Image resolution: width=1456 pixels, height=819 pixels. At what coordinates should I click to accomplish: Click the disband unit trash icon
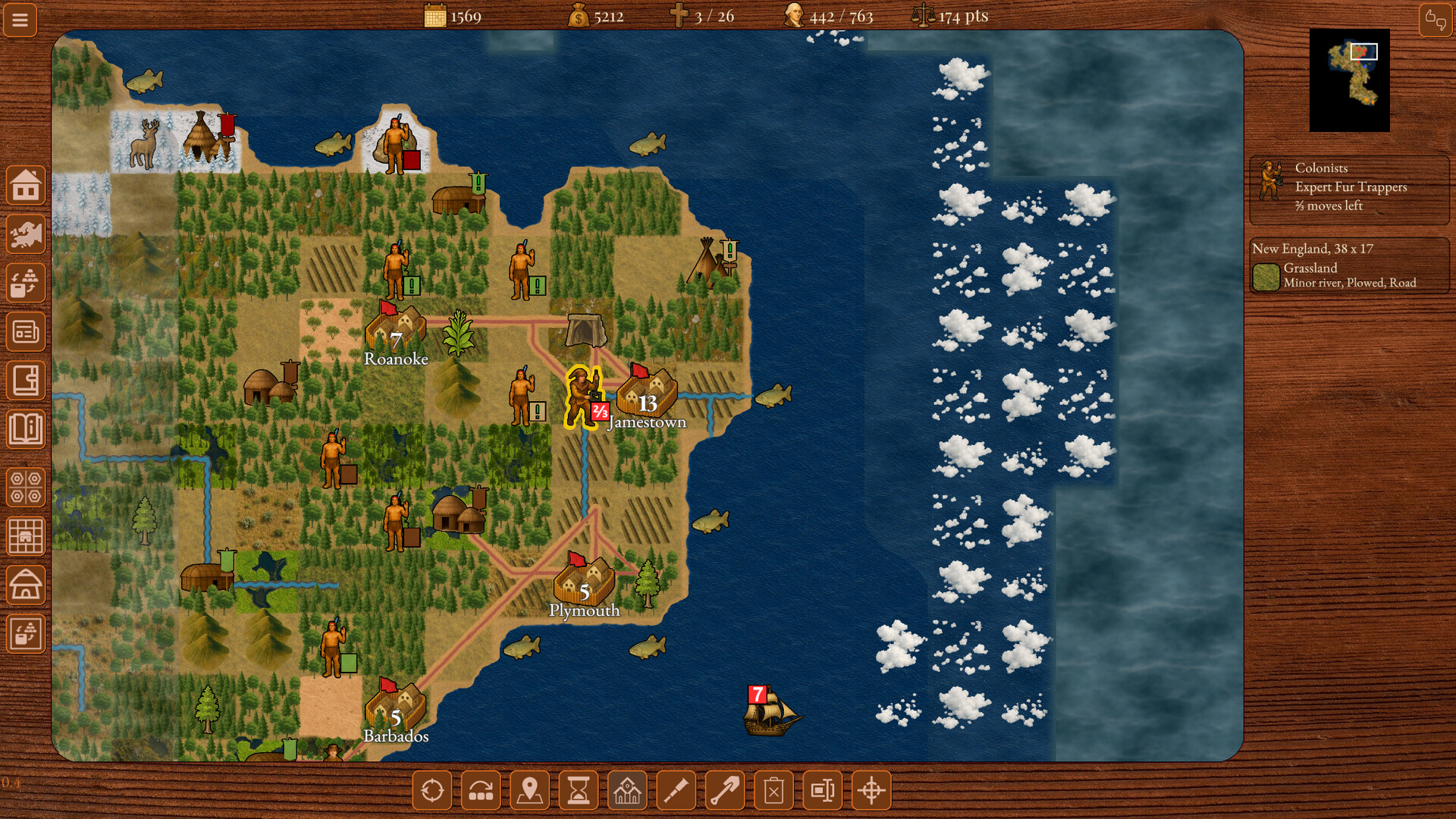click(x=773, y=790)
